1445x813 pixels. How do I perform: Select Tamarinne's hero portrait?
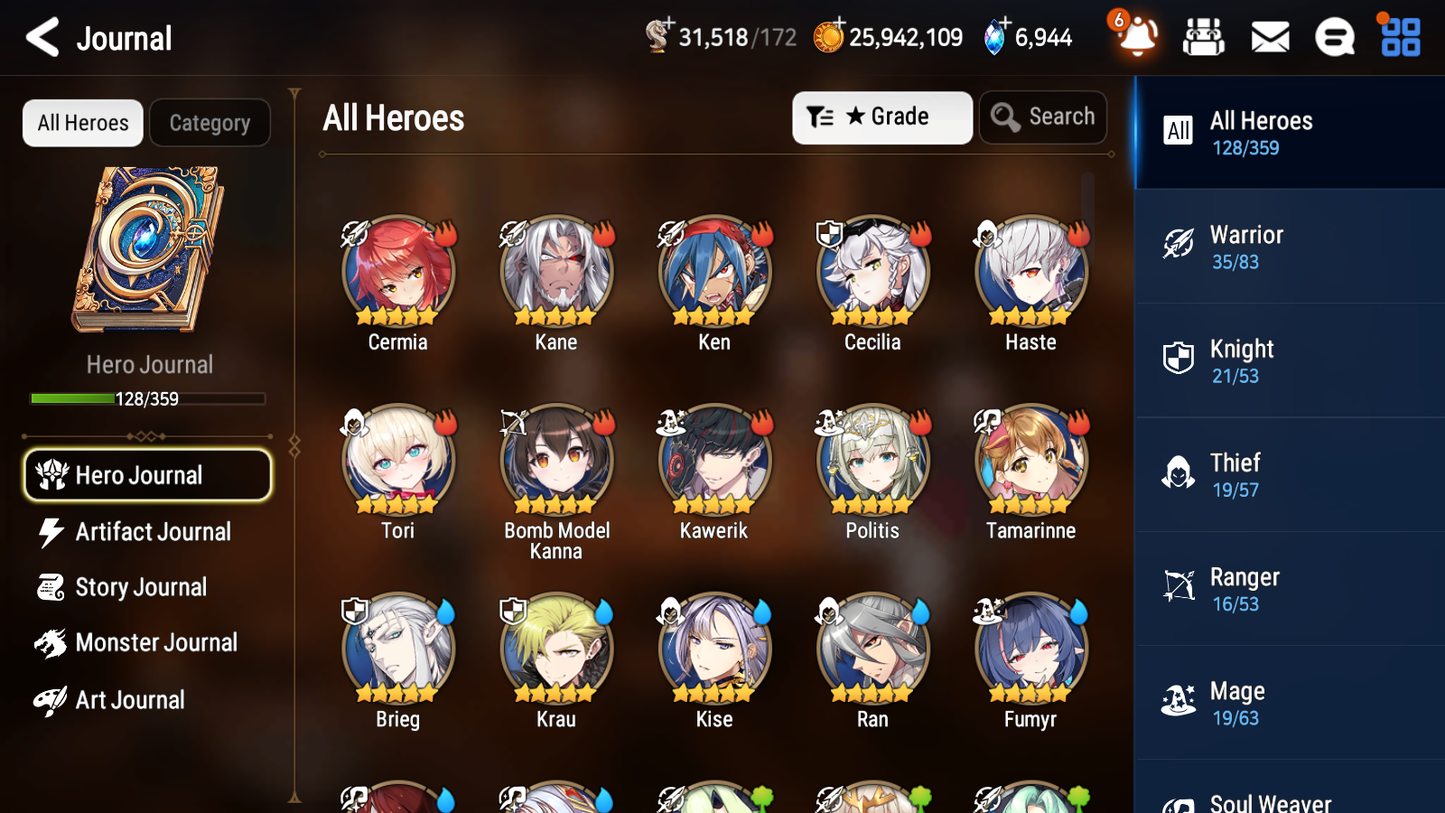1030,460
